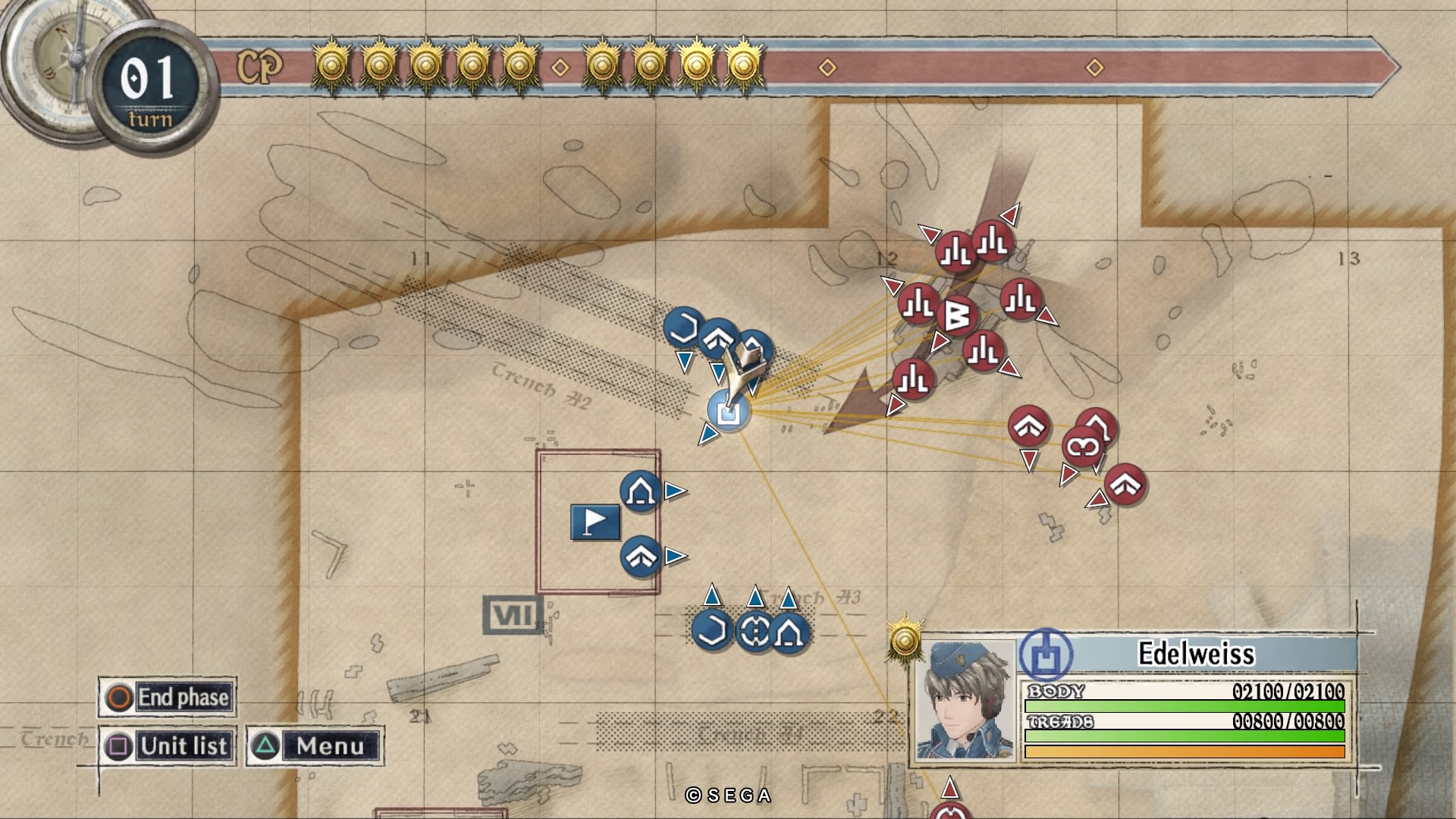Click the Edelweiss commander portrait

point(965,700)
